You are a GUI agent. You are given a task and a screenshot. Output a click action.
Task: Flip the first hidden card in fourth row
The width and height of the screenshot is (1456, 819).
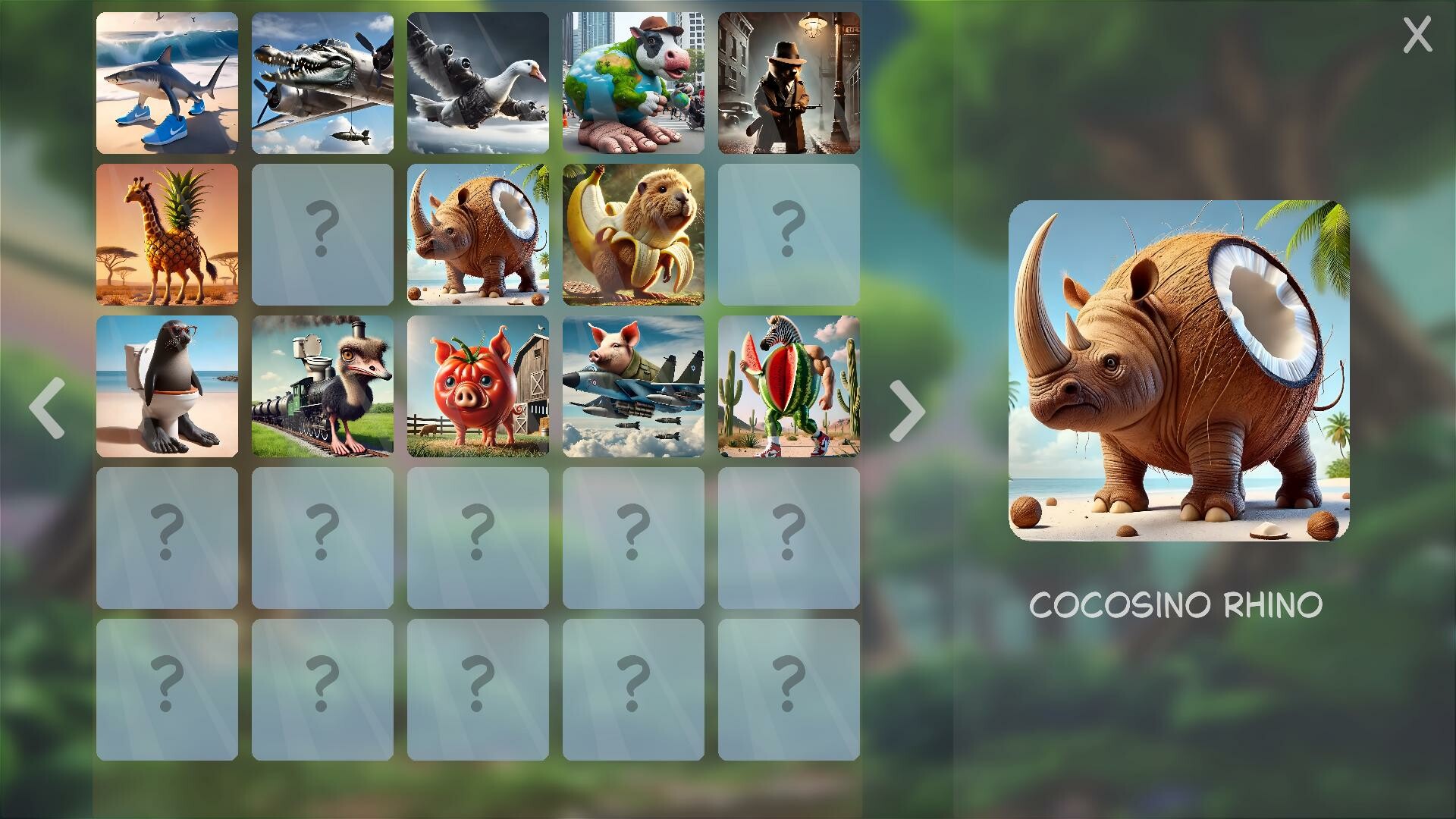pos(168,538)
